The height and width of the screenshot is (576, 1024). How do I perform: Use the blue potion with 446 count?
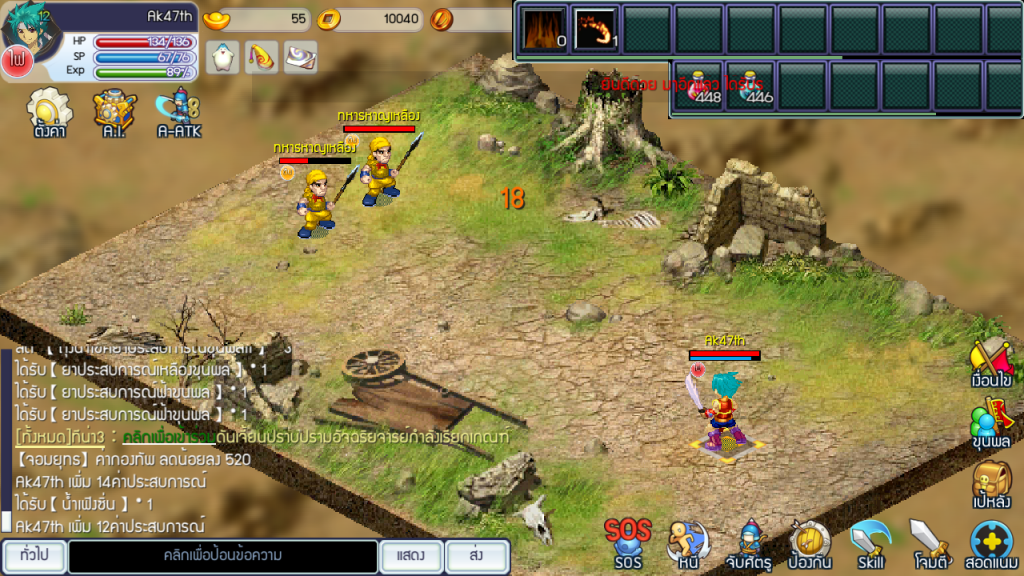tap(751, 86)
